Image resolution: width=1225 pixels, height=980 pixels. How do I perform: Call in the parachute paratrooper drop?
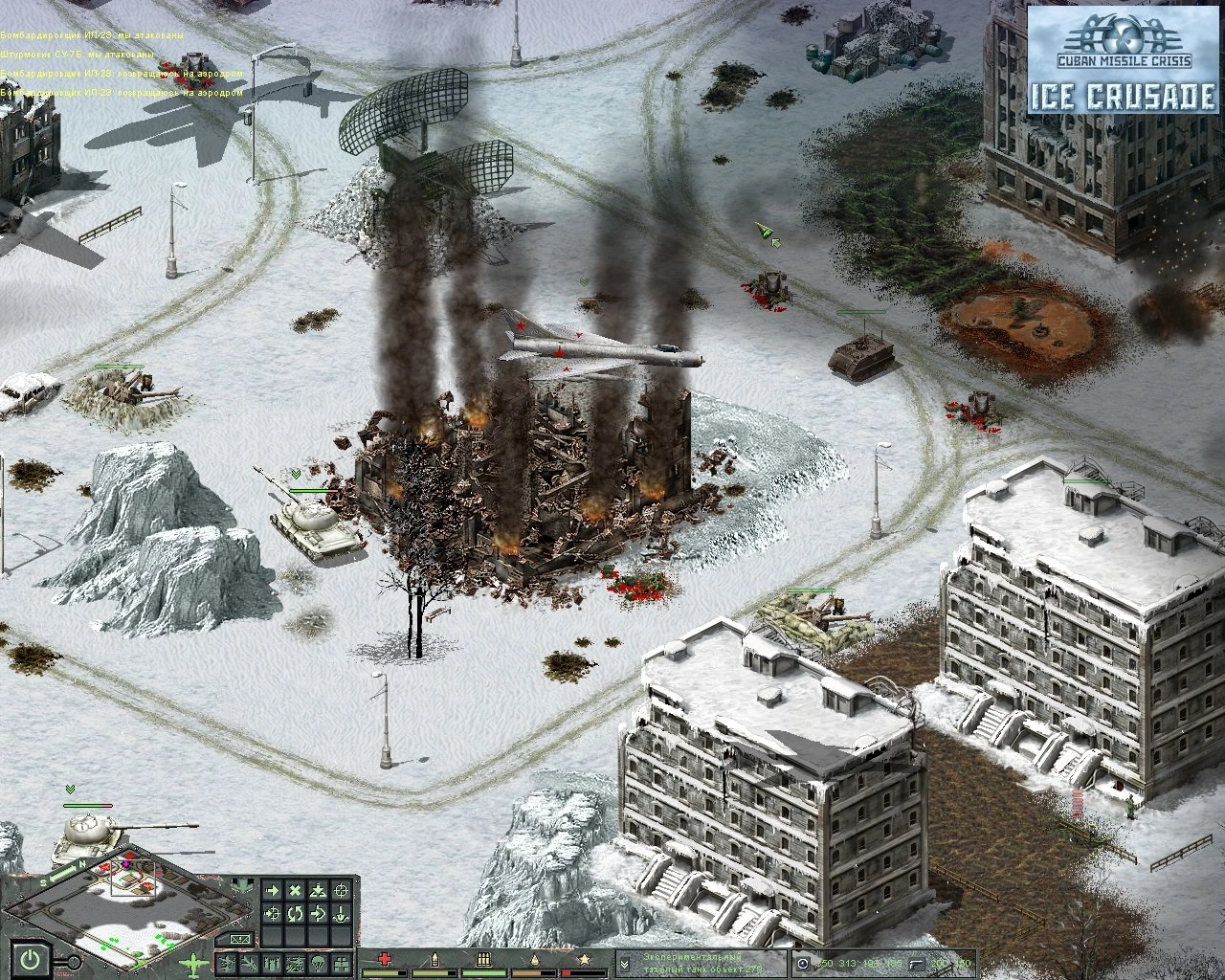(x=318, y=962)
